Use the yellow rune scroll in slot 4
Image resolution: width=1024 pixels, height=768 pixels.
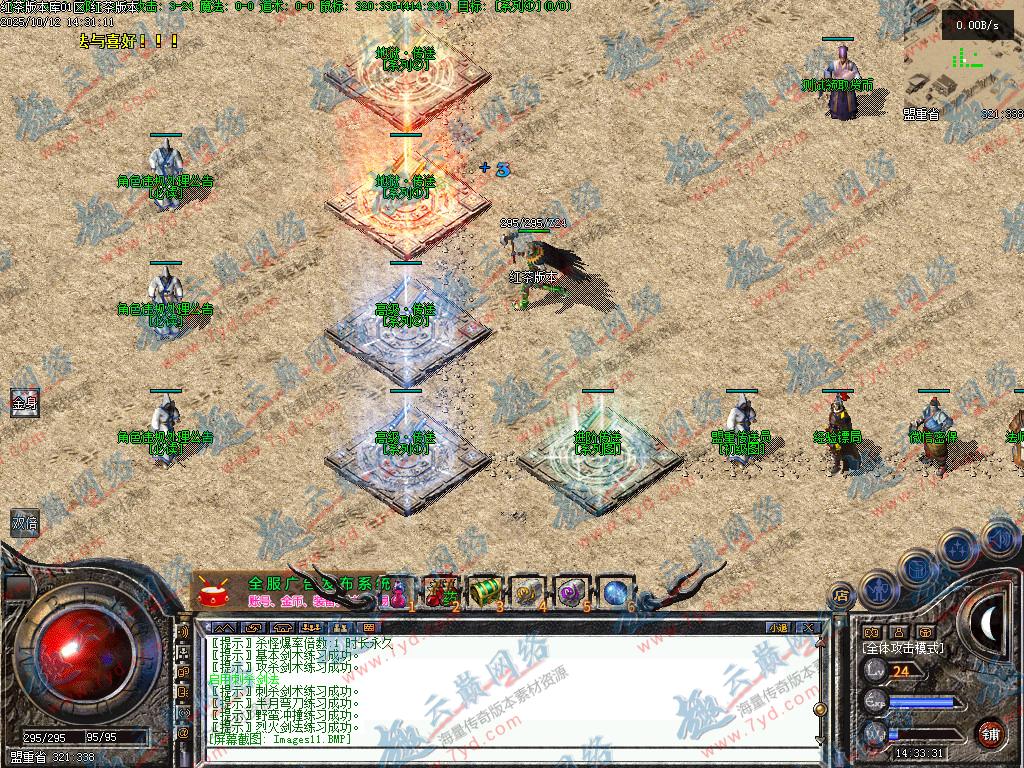pos(528,591)
